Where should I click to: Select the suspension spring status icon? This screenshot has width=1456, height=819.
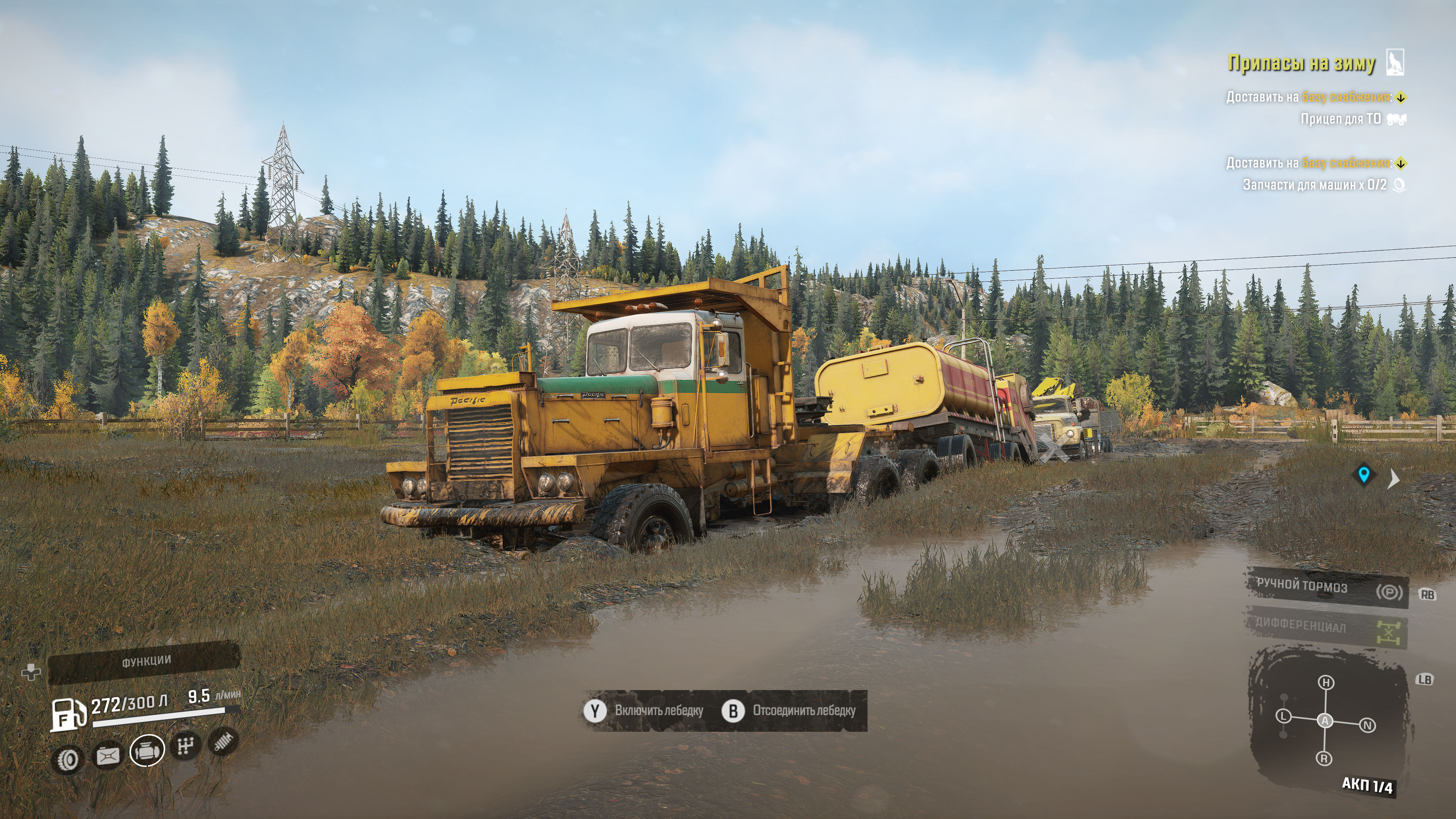coord(224,741)
